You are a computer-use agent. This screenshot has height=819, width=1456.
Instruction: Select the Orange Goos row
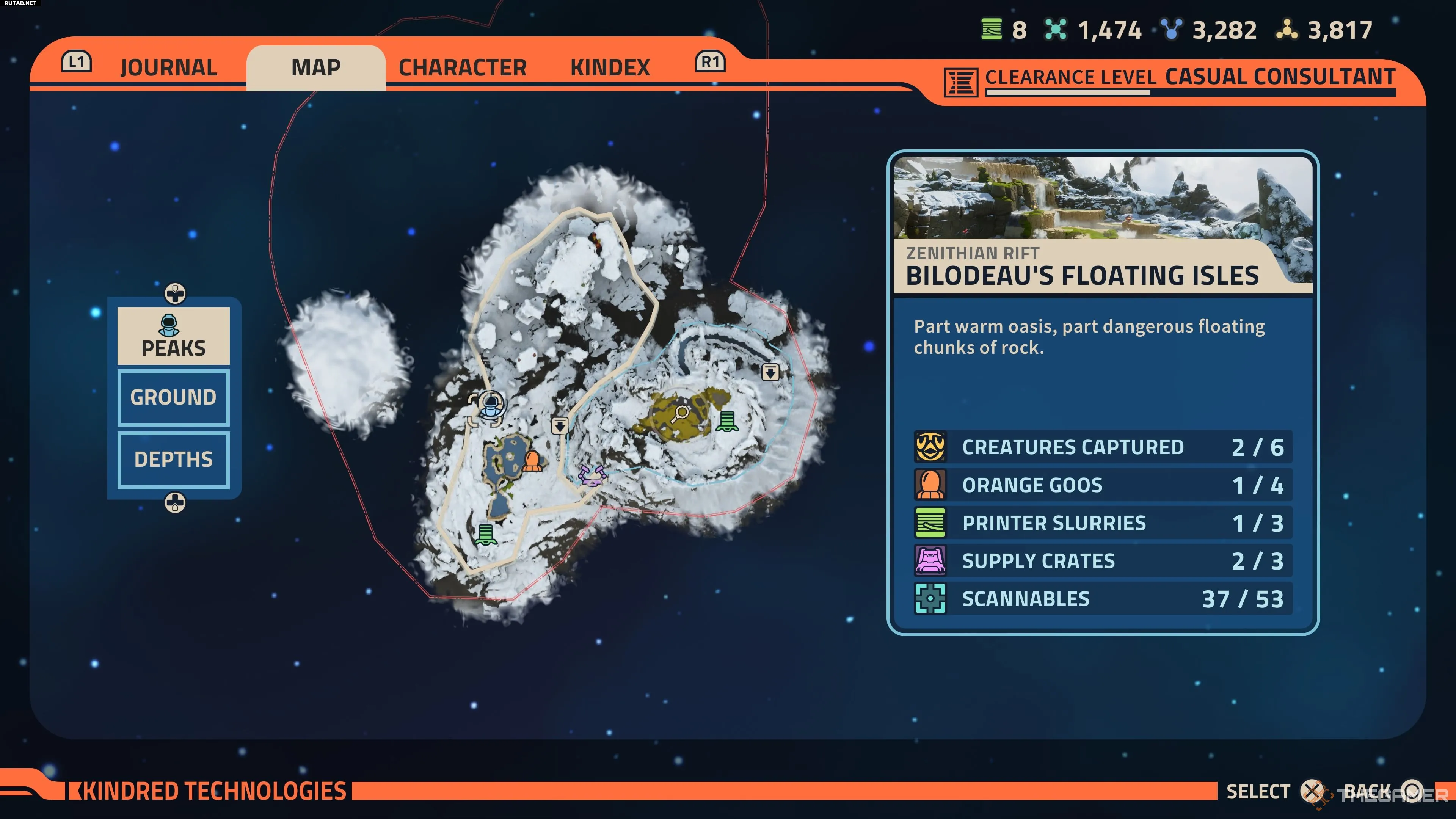(x=1102, y=485)
